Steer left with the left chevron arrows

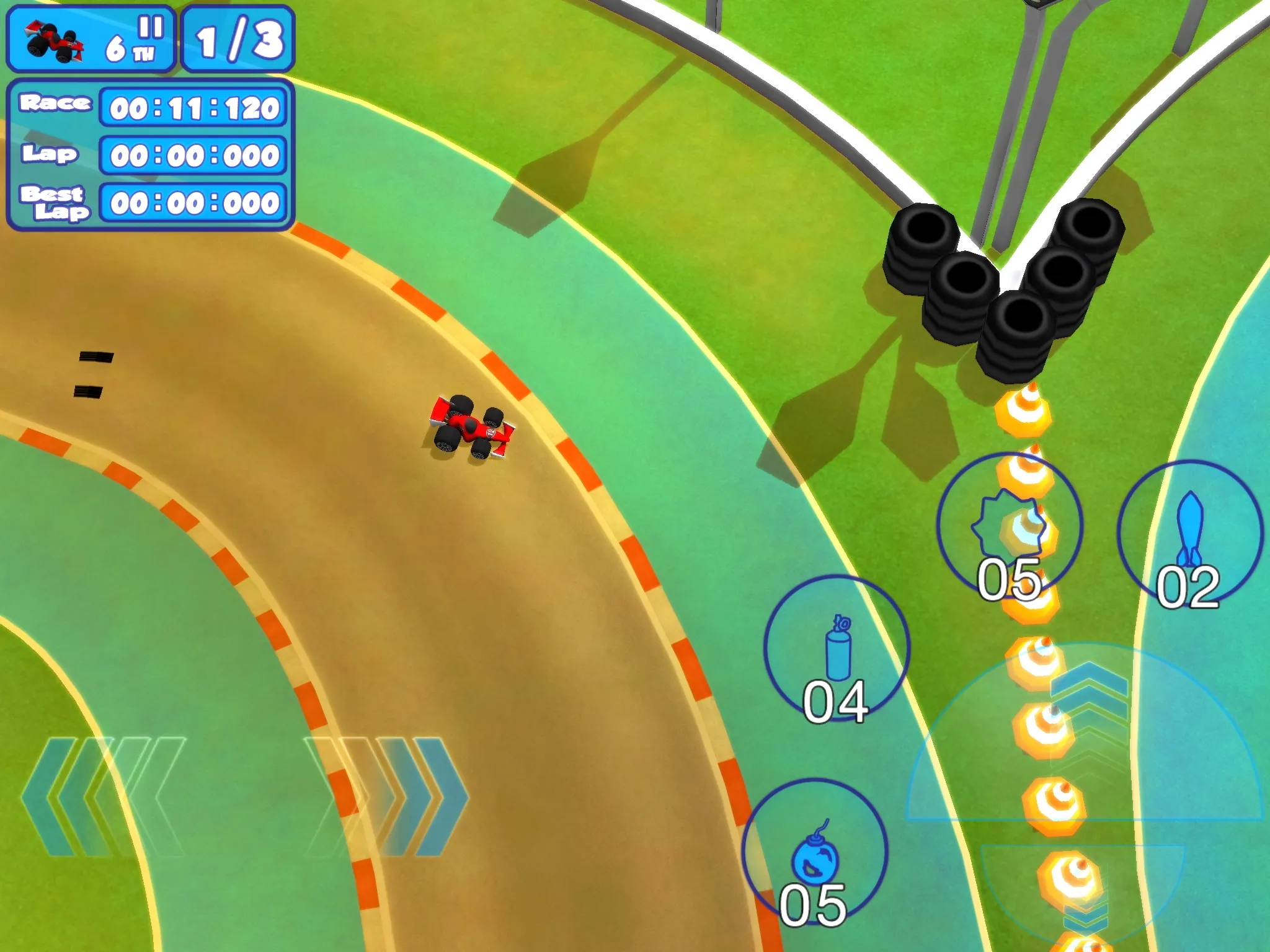102,796
